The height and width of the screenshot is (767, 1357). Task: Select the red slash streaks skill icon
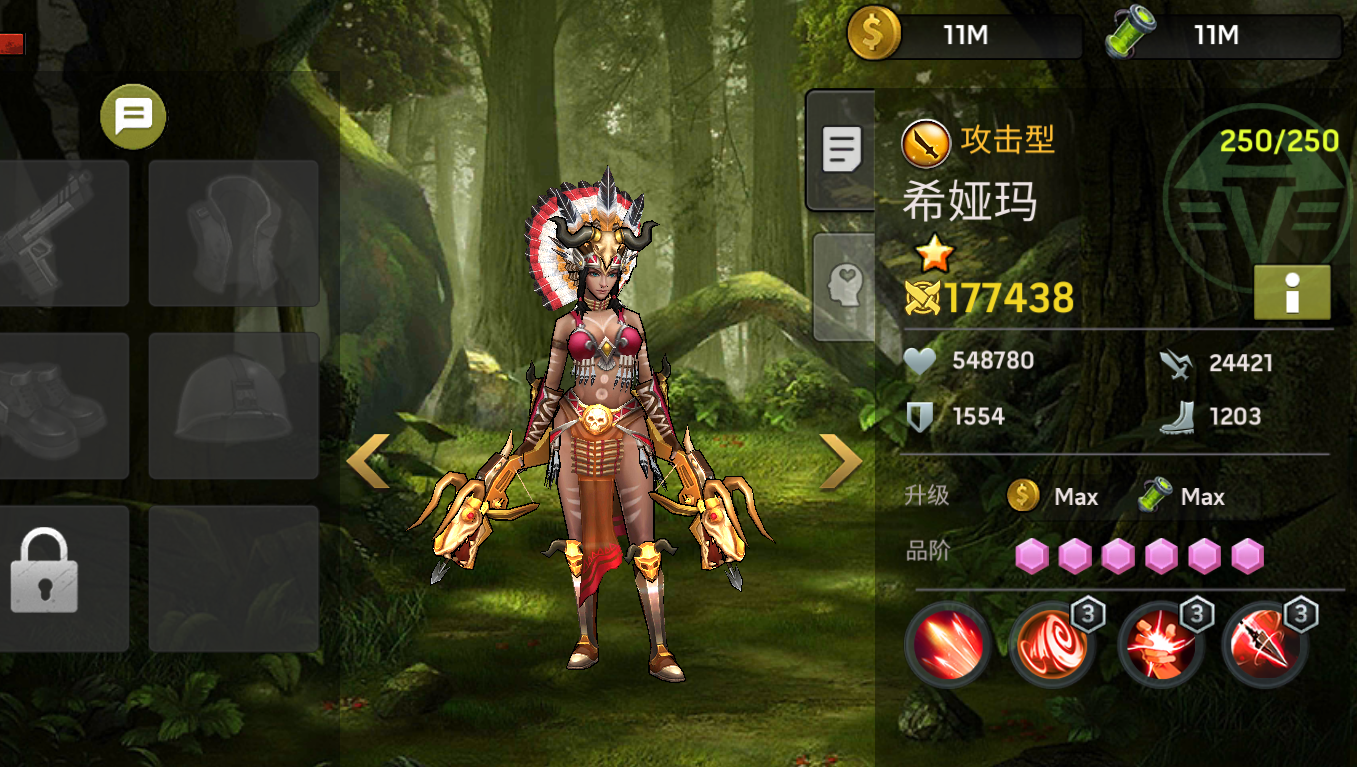pyautogui.click(x=947, y=644)
